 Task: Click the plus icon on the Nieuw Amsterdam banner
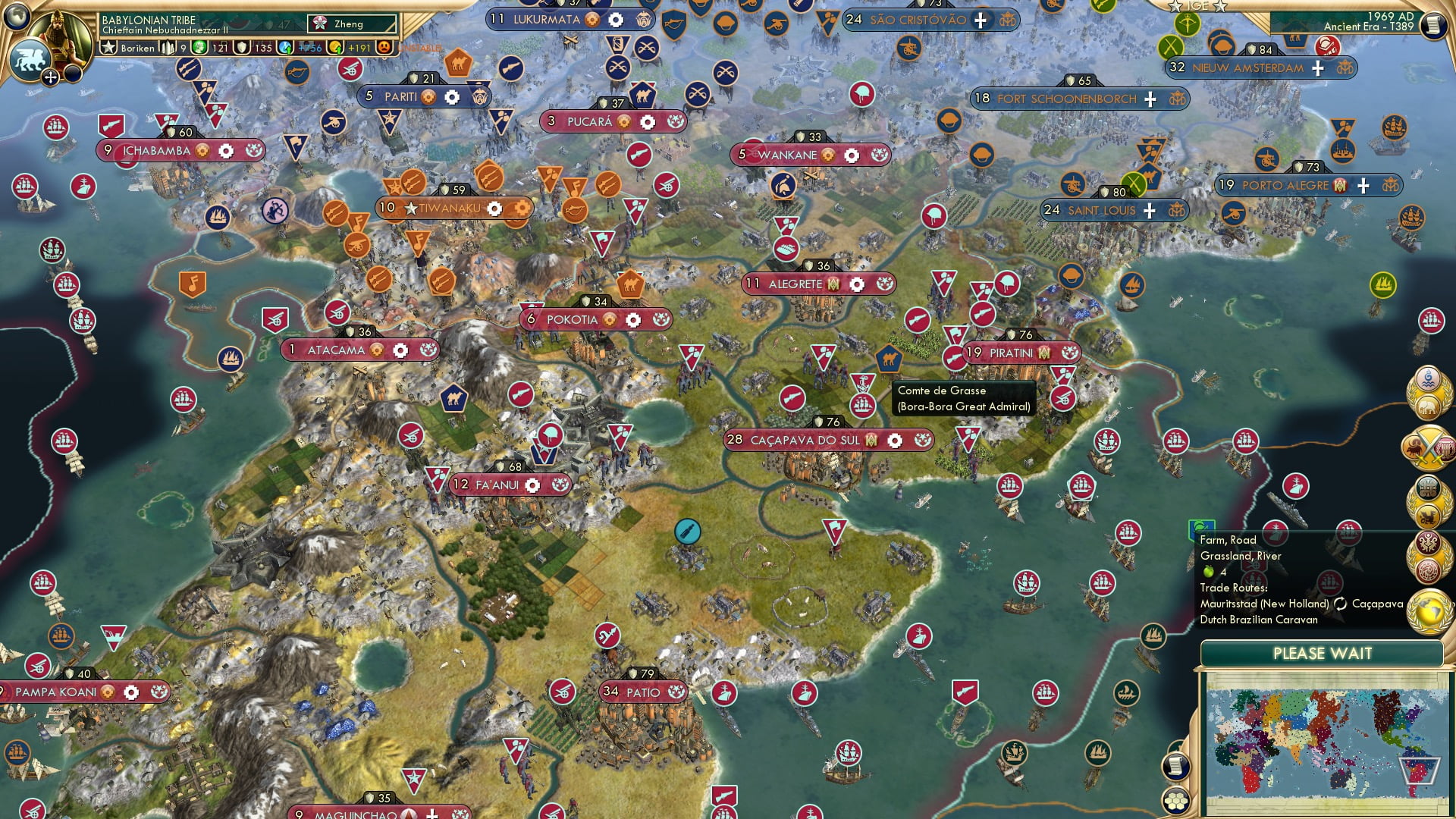coord(1317,68)
